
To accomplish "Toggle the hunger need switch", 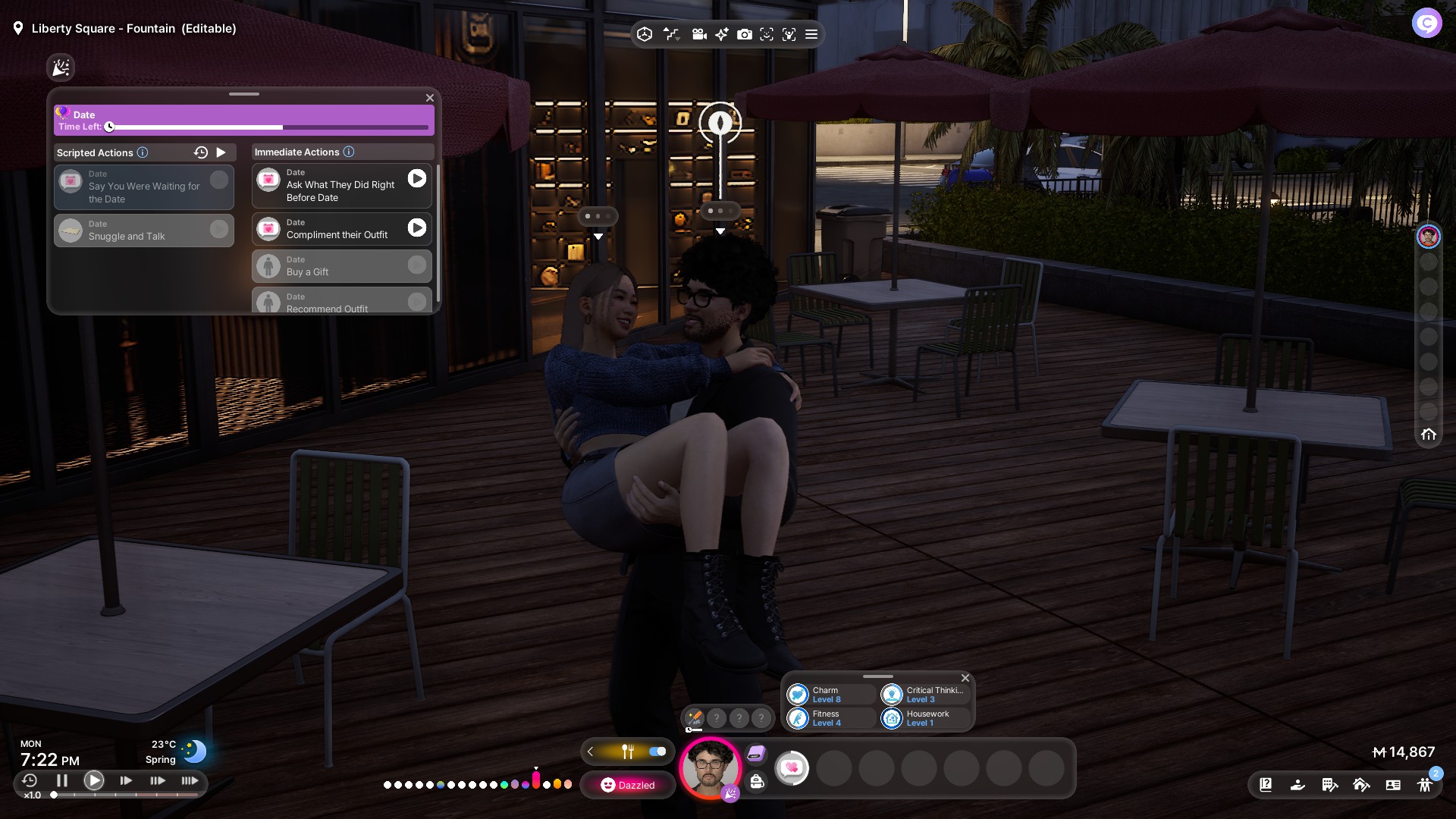I will tap(657, 752).
